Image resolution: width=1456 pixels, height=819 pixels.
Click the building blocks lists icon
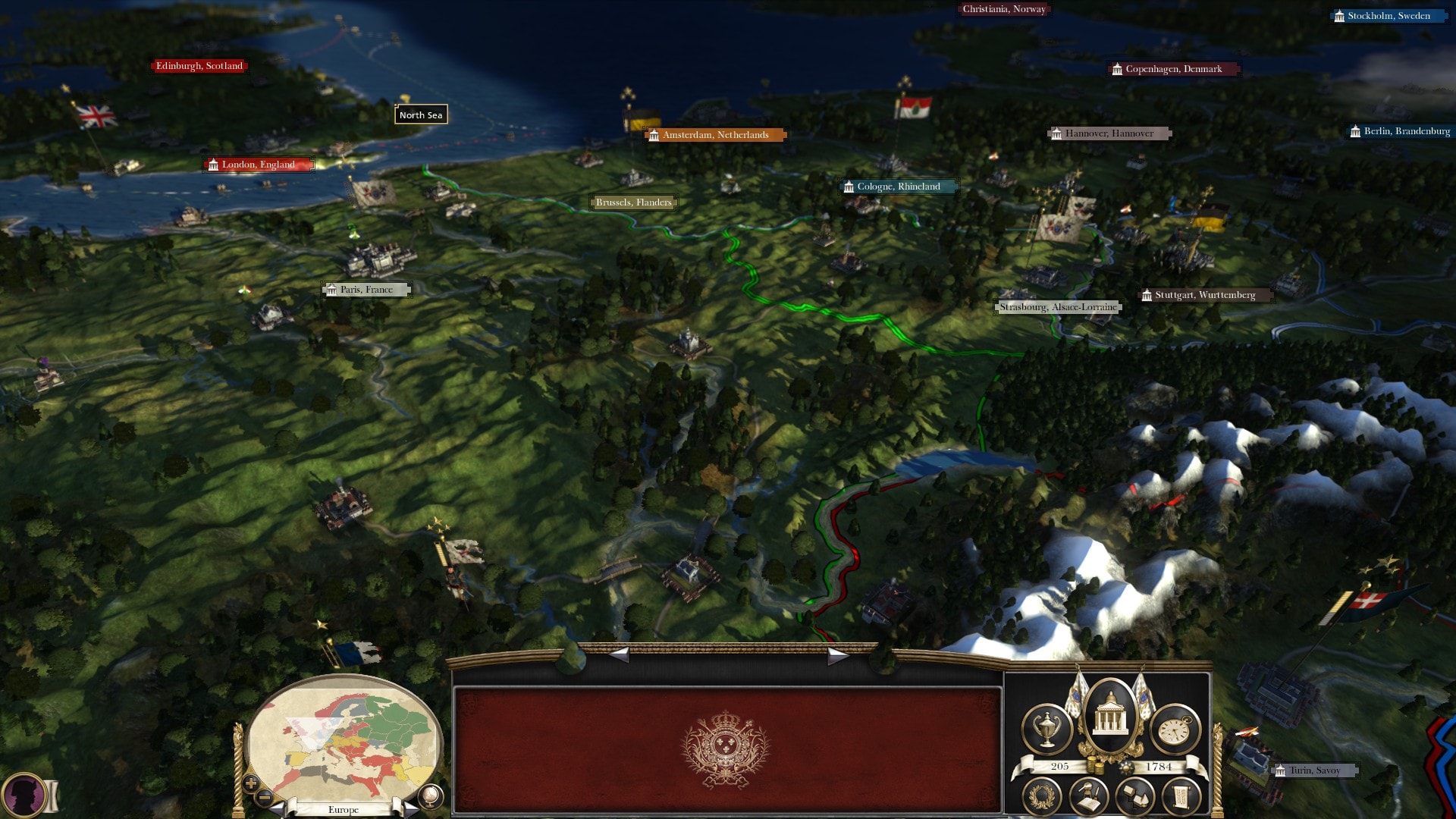point(1135,797)
